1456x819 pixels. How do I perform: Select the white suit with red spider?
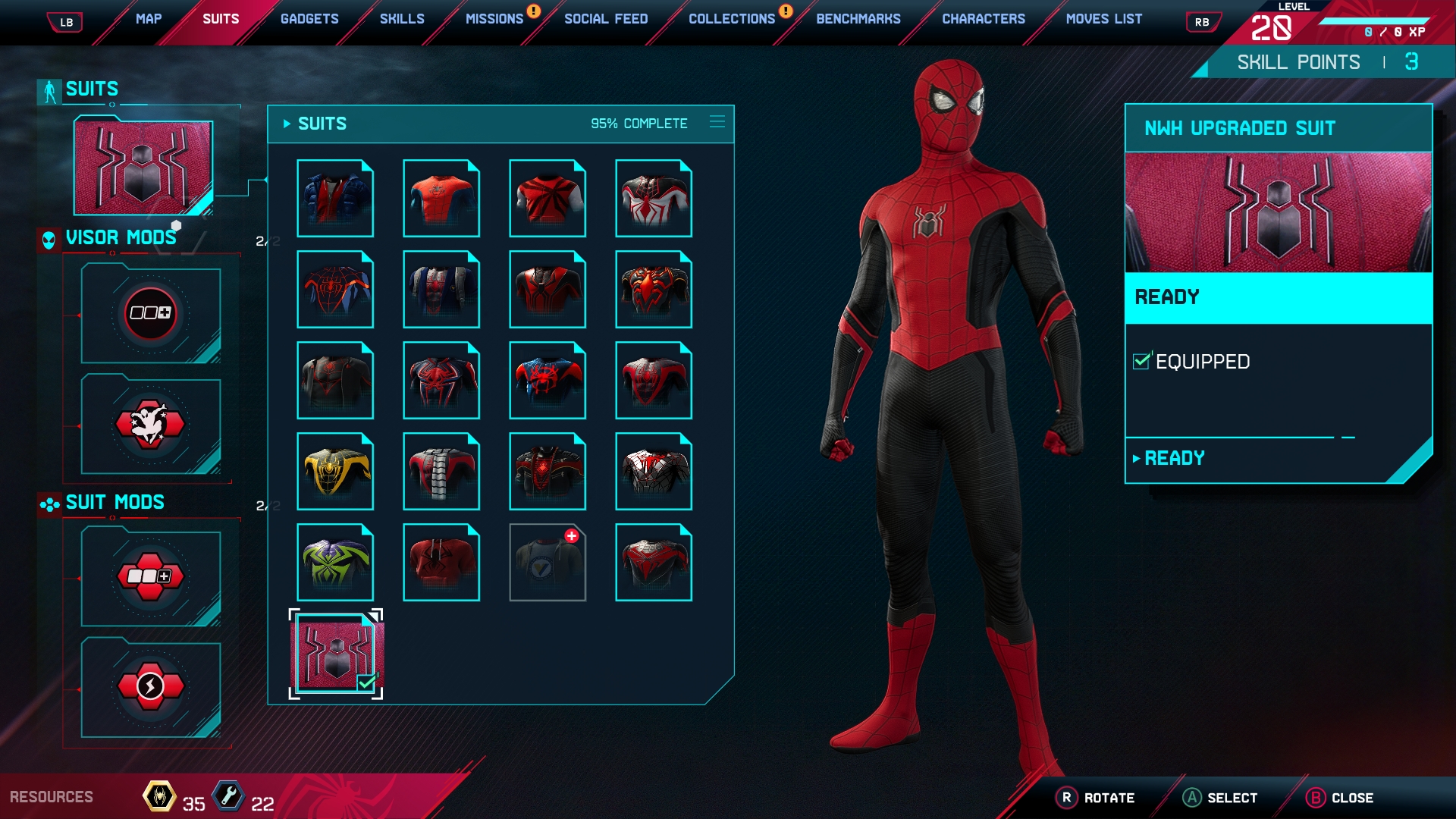click(654, 198)
